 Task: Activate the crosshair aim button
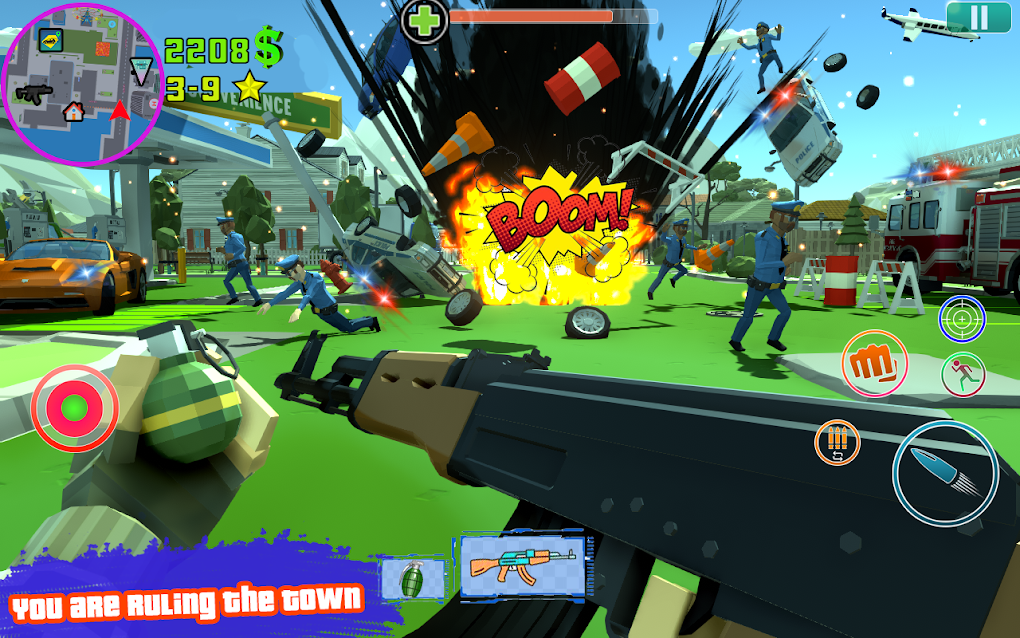(962, 320)
